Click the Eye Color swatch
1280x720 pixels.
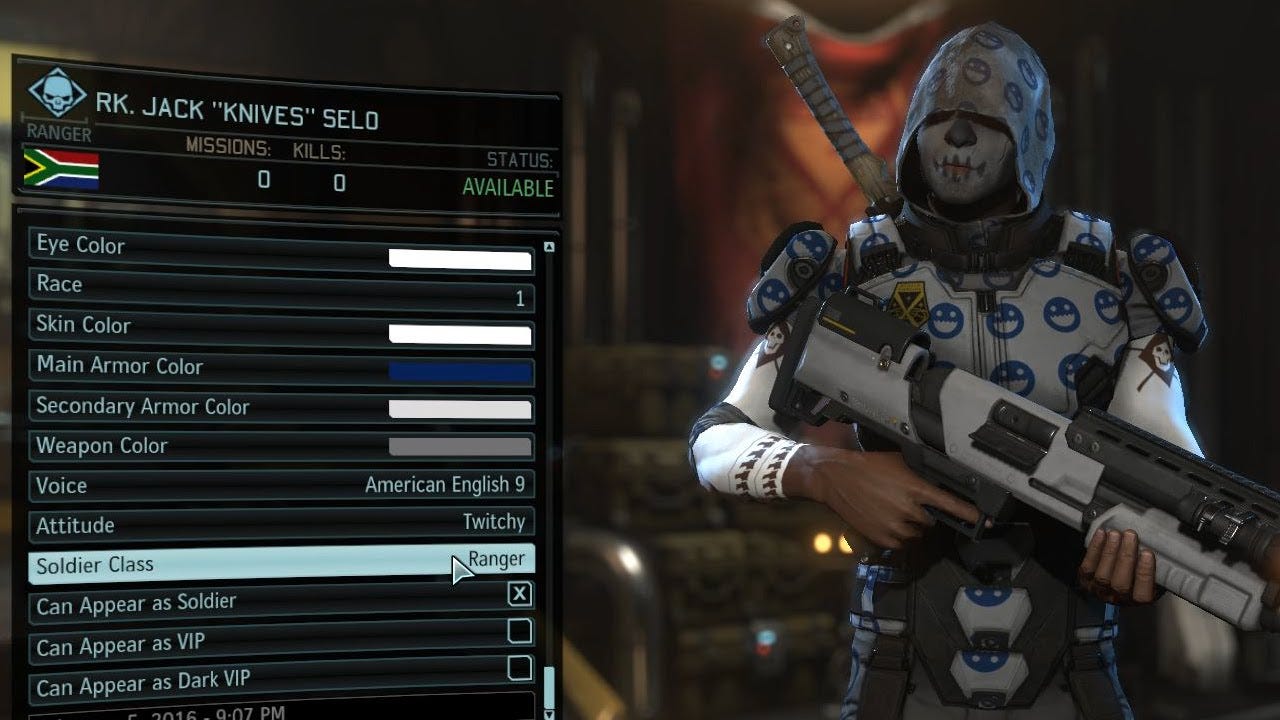pyautogui.click(x=460, y=261)
